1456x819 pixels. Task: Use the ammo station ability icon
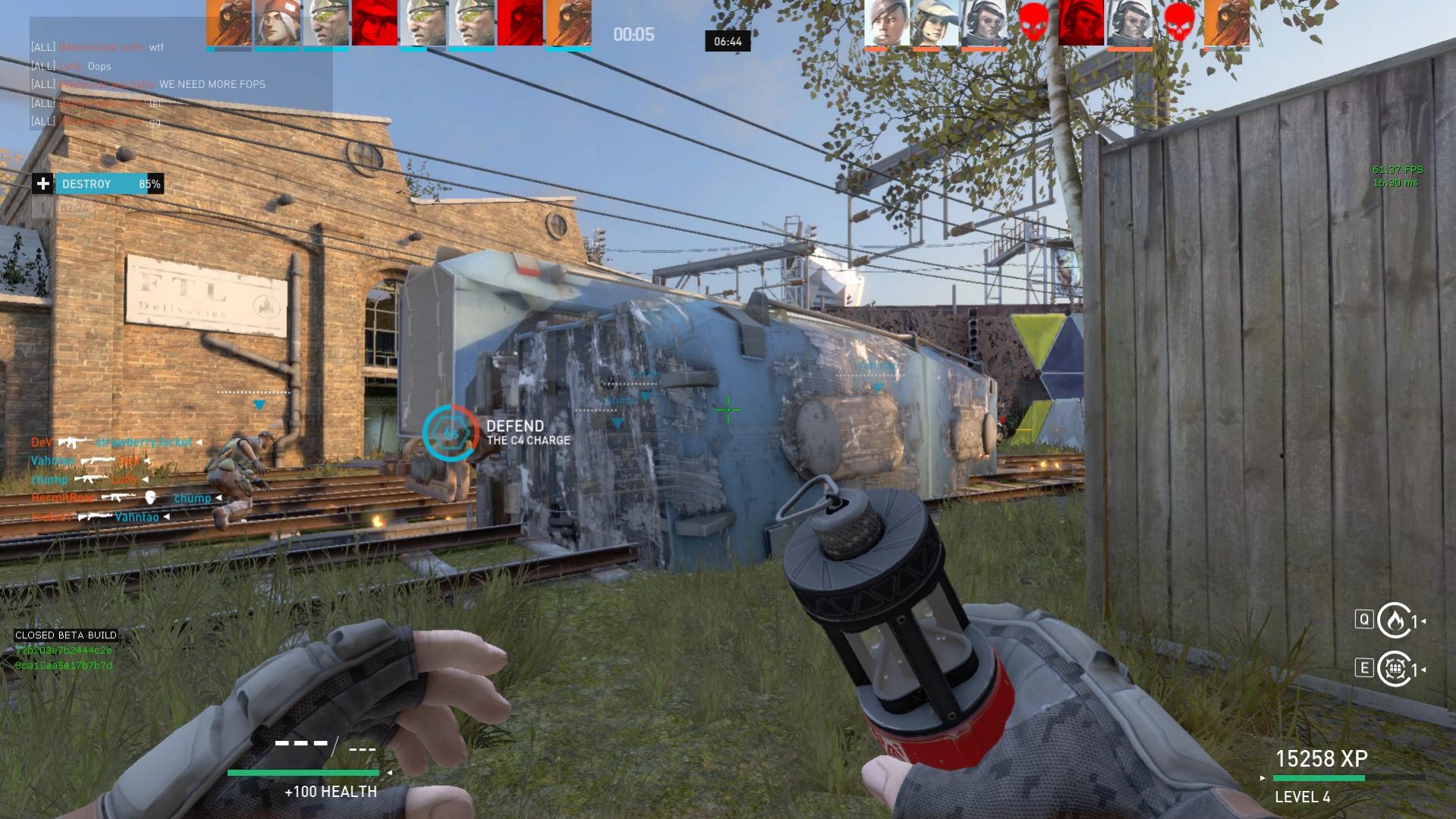1394,669
